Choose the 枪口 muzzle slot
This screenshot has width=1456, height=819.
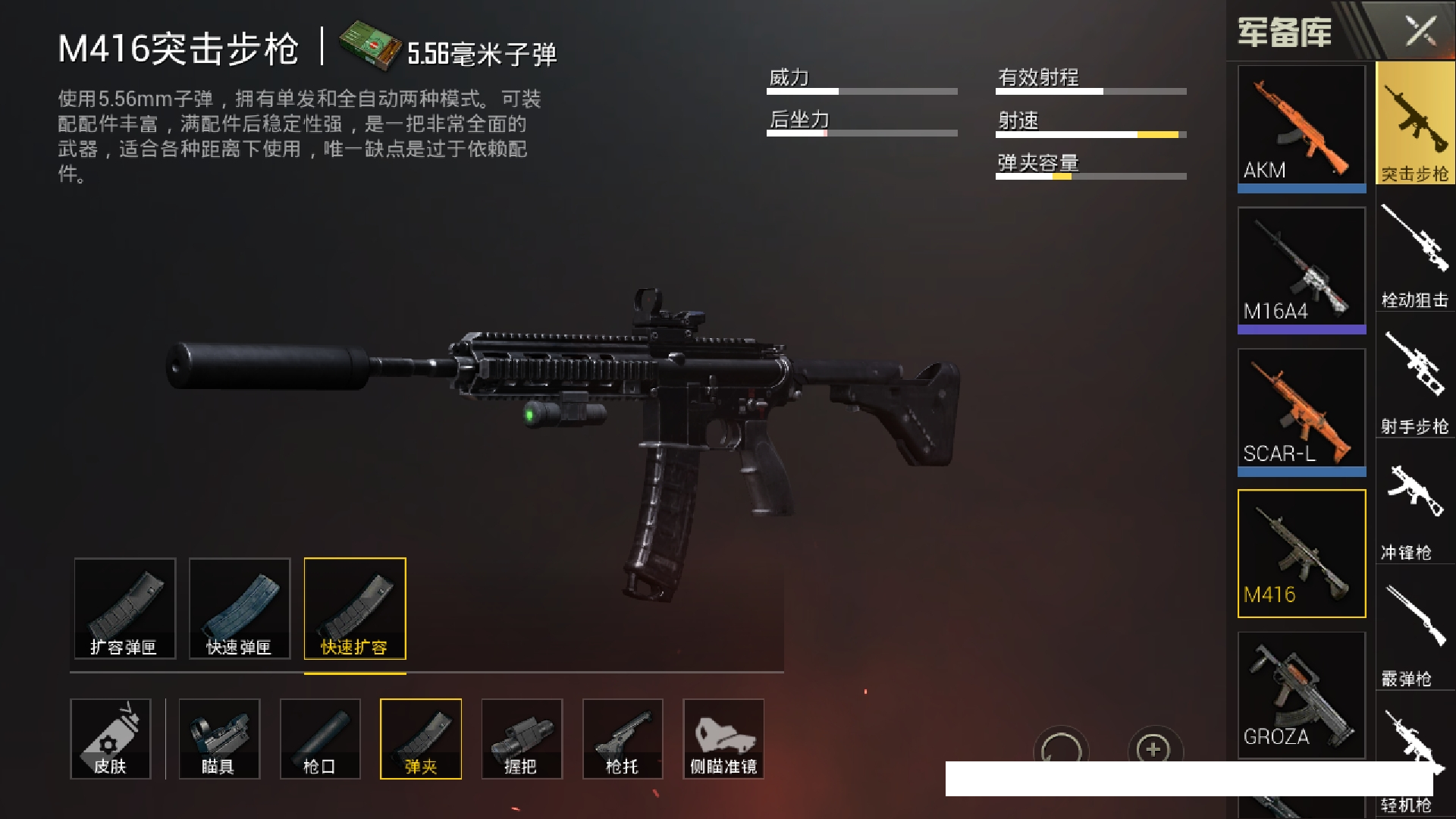point(320,739)
